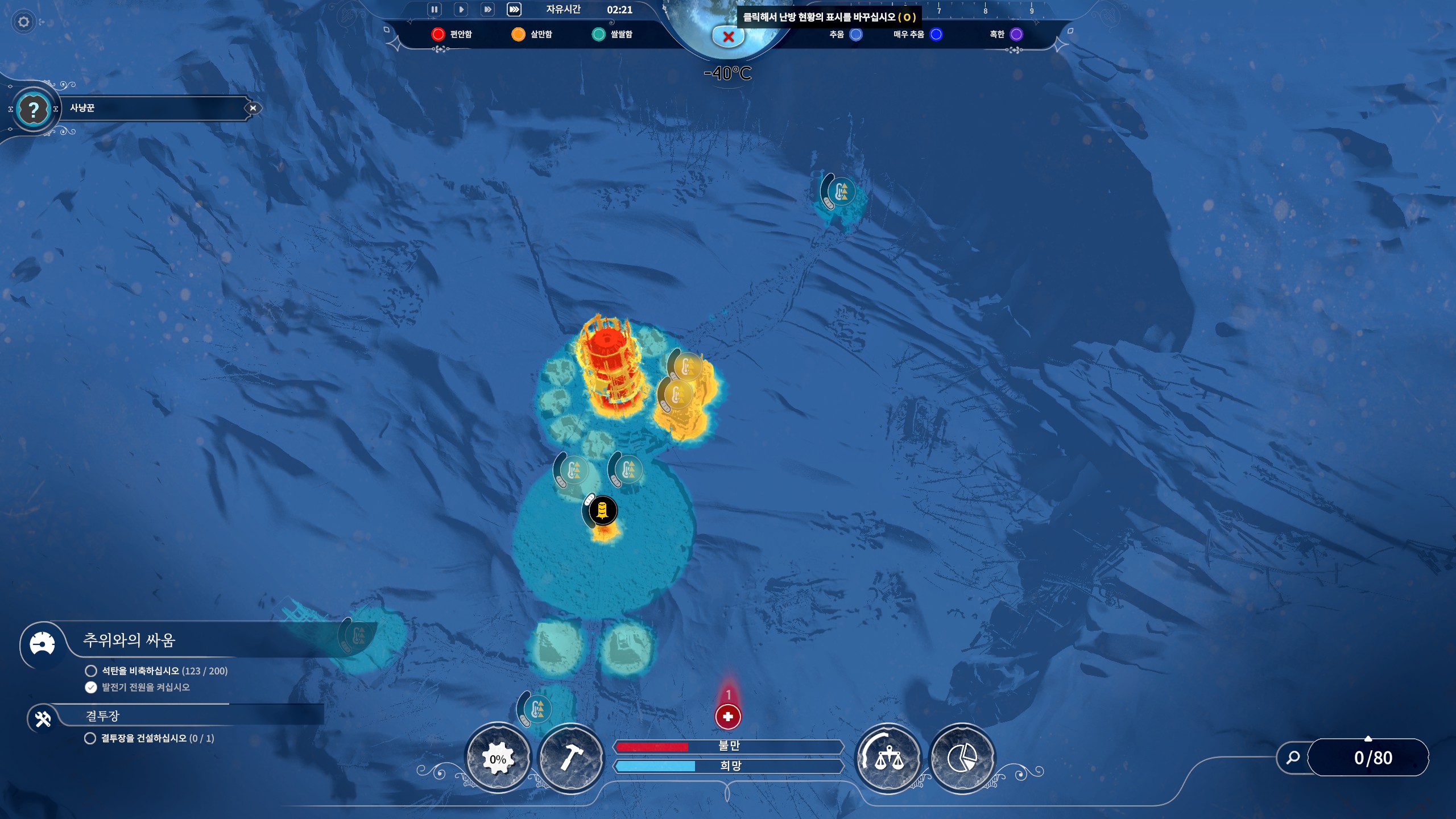1456x819 pixels.
Task: Open the settings gear menu
Action: [24, 22]
